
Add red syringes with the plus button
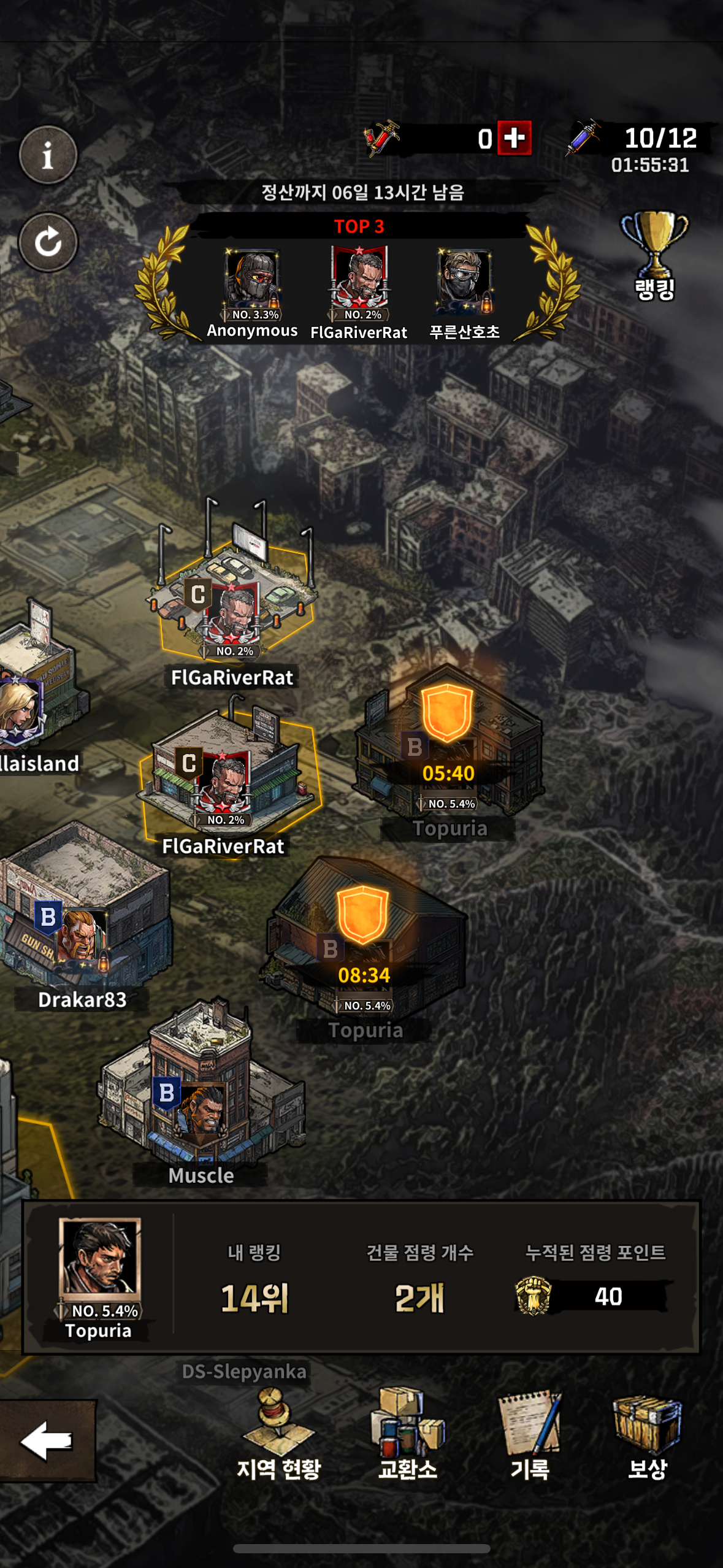pos(514,138)
